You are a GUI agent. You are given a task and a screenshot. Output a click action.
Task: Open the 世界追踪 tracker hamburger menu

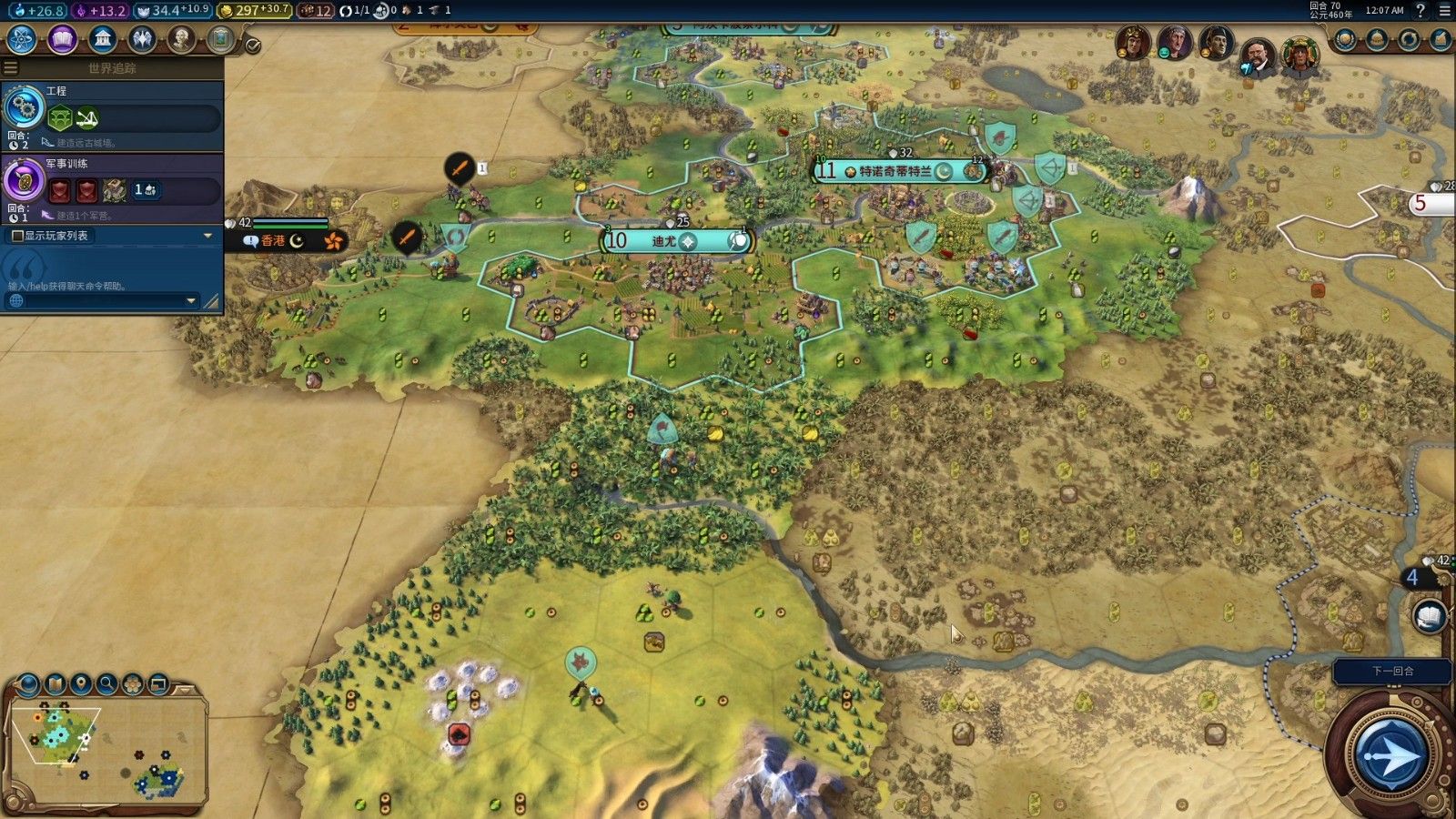tap(11, 68)
